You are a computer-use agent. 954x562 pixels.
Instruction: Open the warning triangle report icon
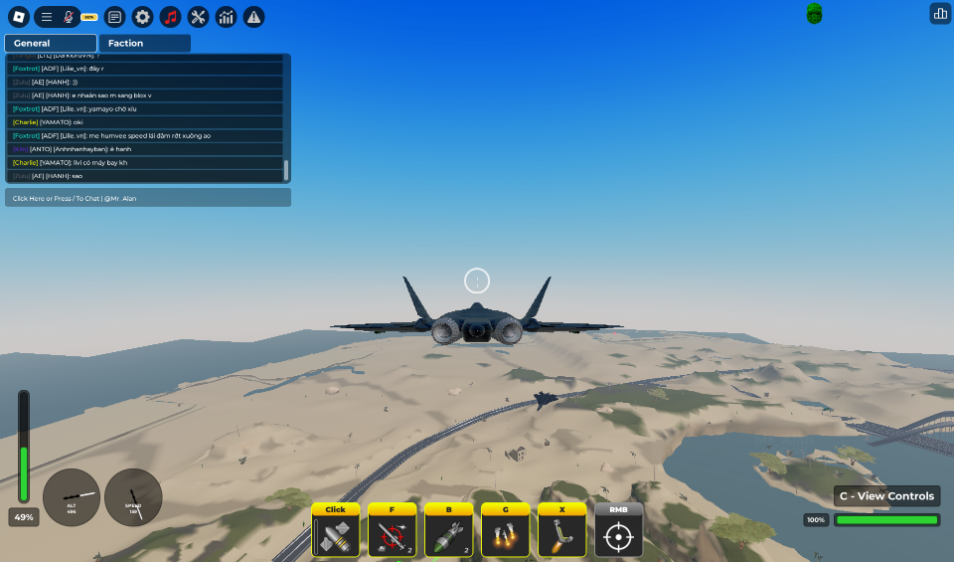[x=254, y=16]
